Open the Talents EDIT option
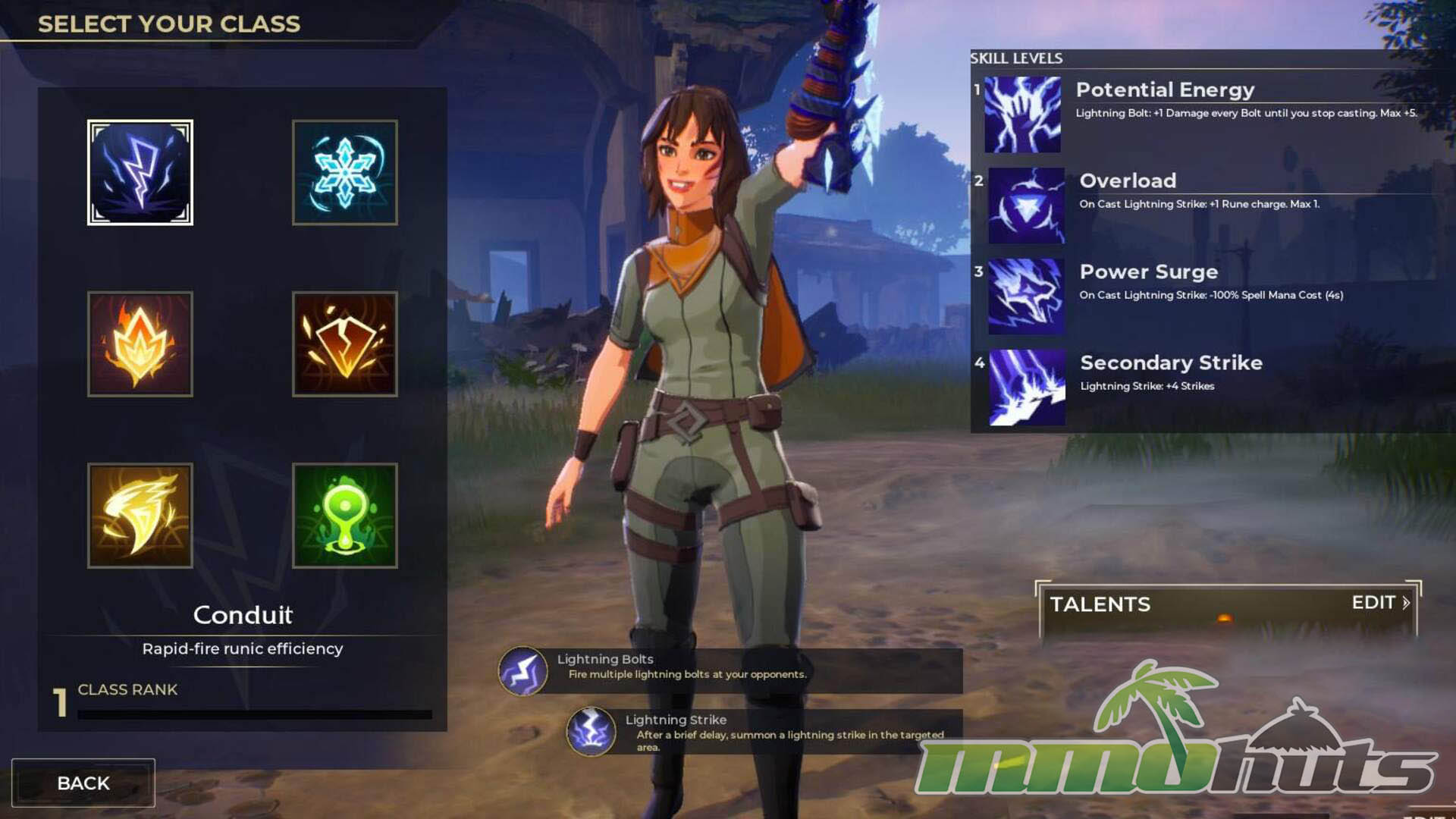 point(1379,603)
